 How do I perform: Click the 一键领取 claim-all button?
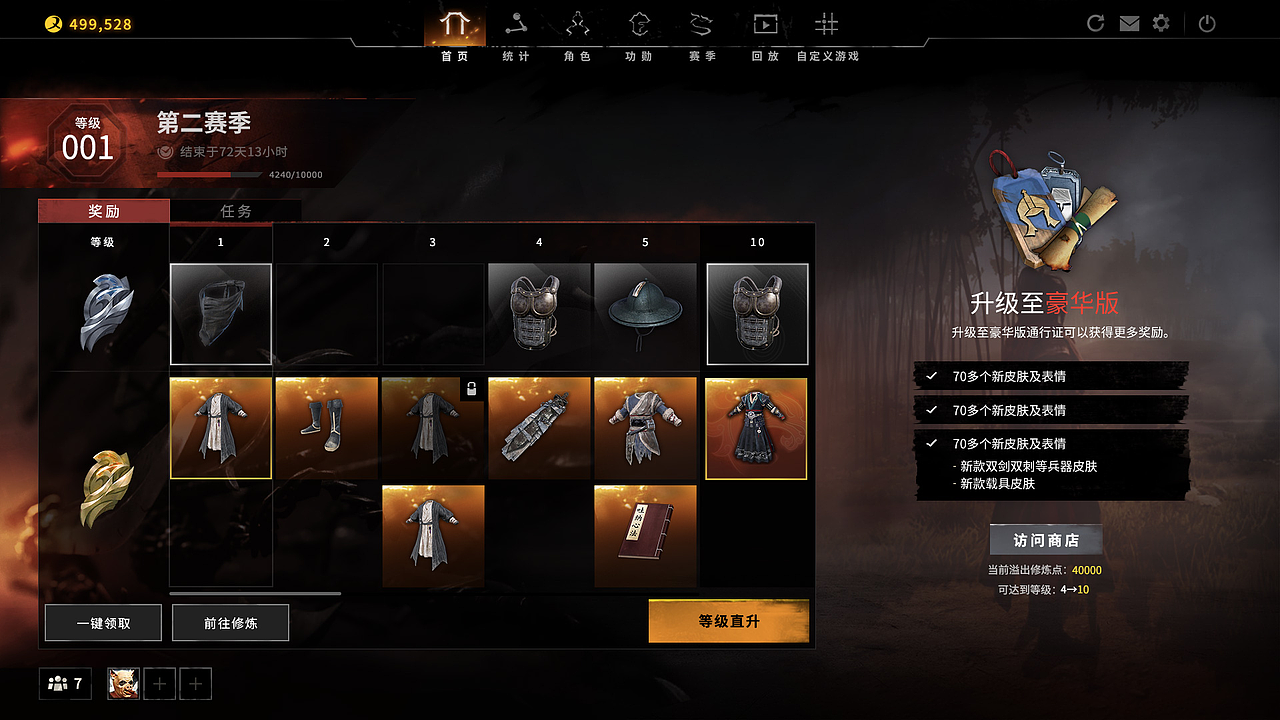point(103,623)
